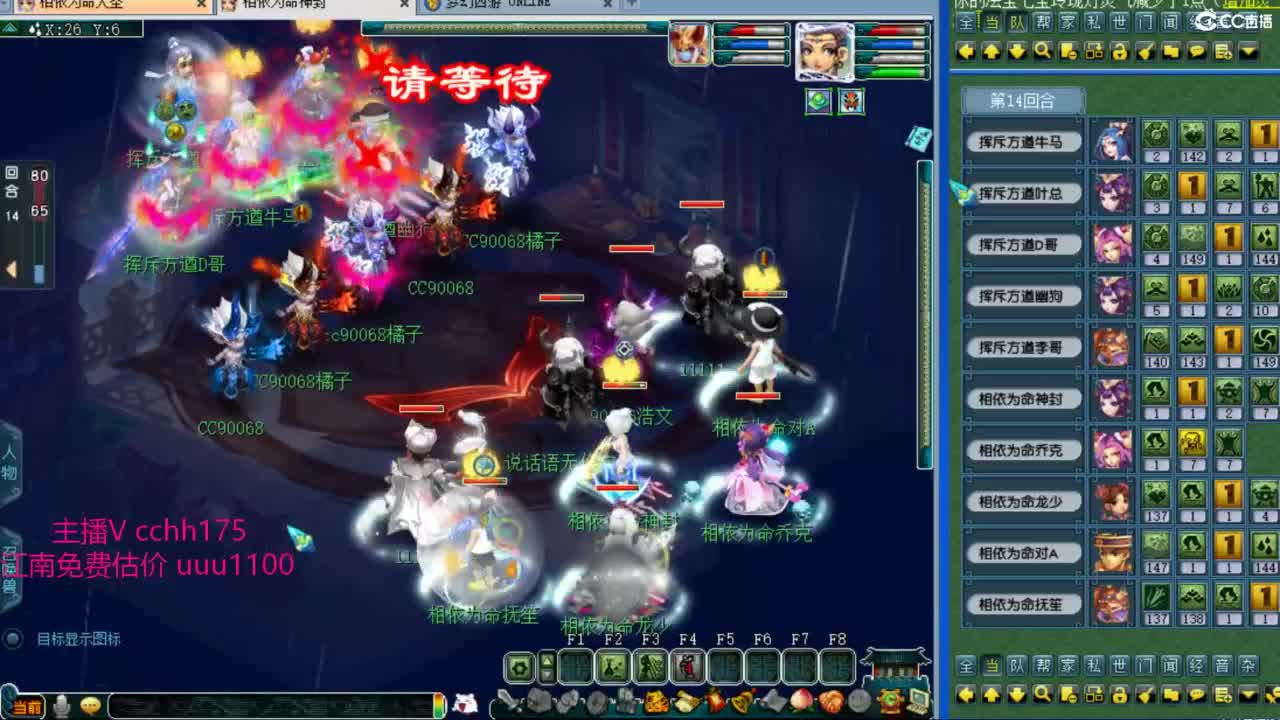Click the 挥斥方道牛马 button in the round panel

click(x=1022, y=141)
